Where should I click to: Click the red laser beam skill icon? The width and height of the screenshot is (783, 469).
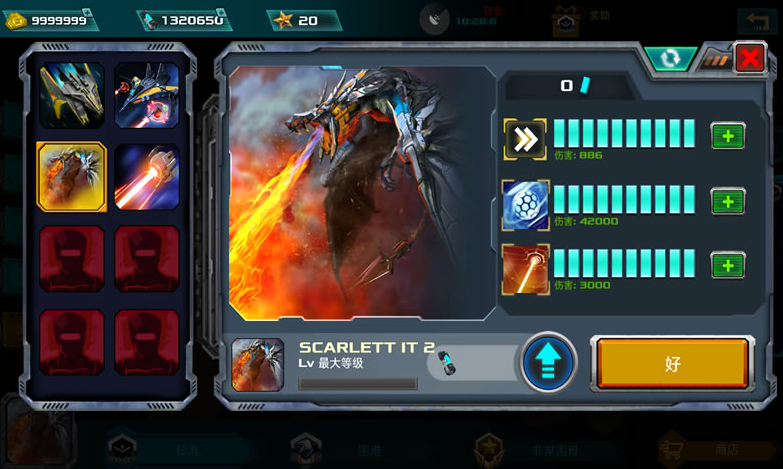525,268
